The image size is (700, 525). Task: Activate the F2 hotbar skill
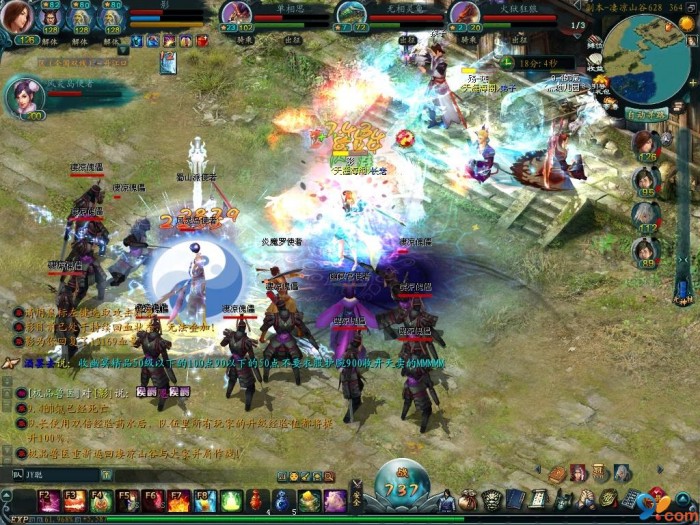coord(48,499)
